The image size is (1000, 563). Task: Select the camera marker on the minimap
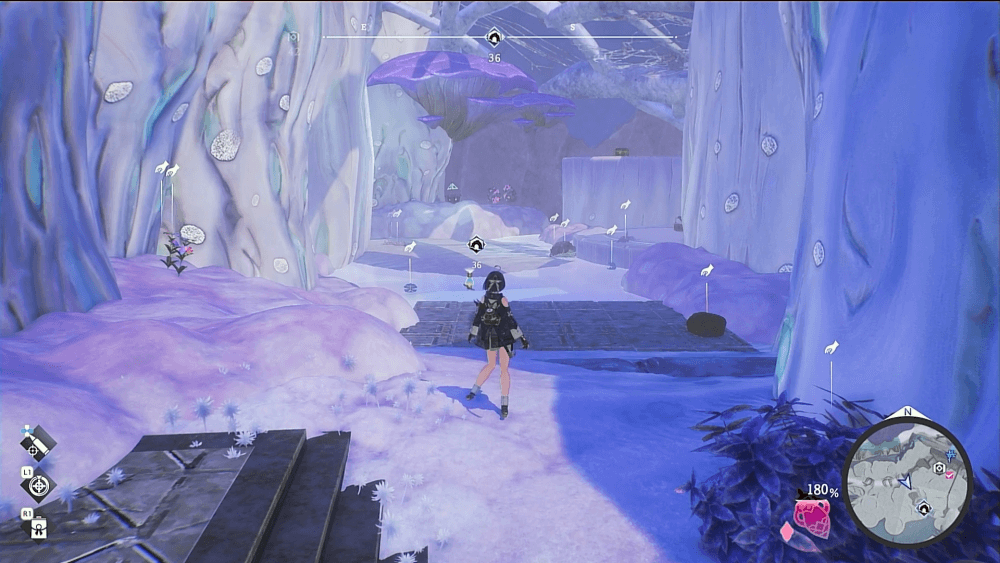pyautogui.click(x=939, y=467)
